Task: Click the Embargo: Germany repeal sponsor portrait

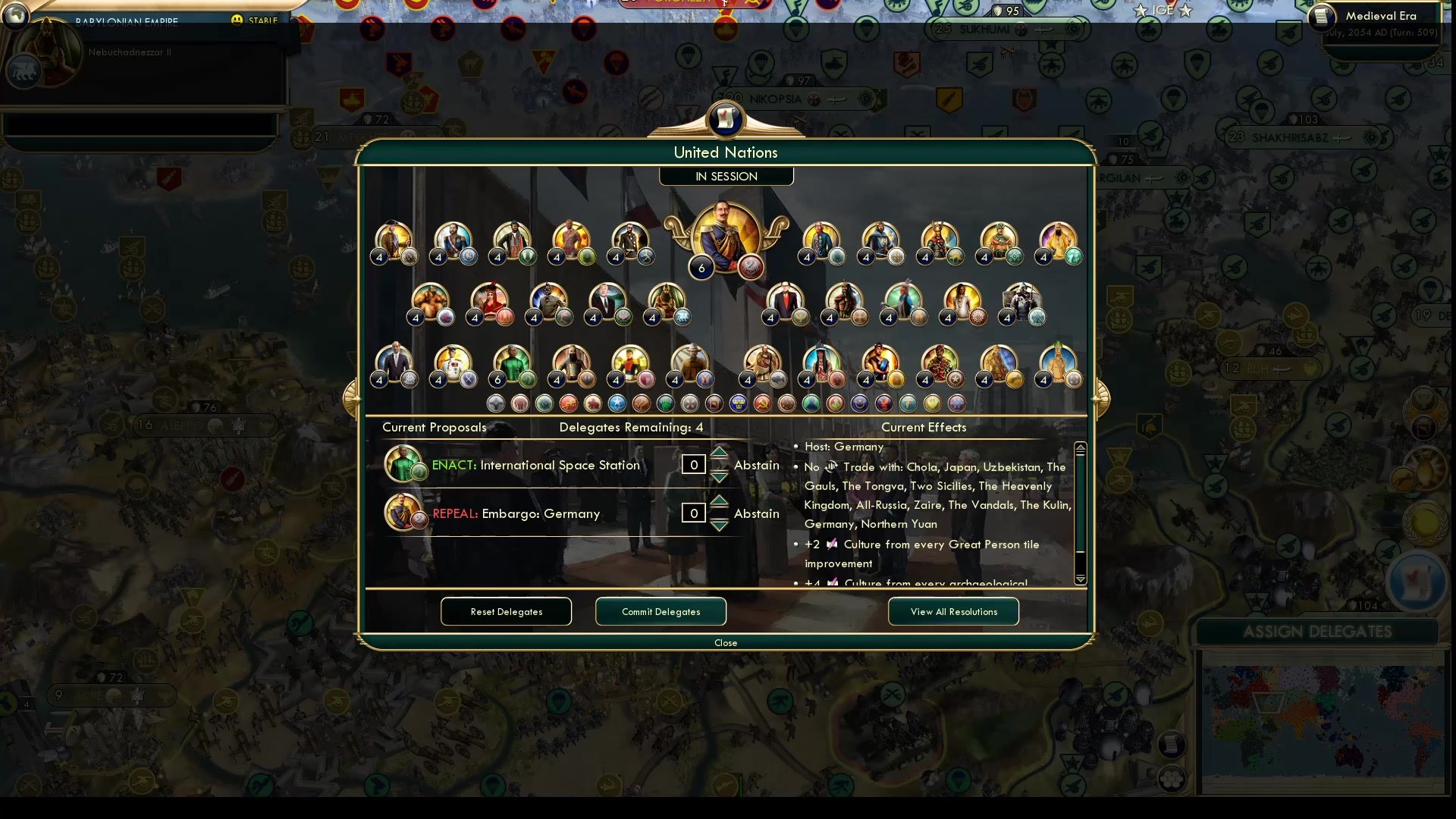Action: point(403,512)
